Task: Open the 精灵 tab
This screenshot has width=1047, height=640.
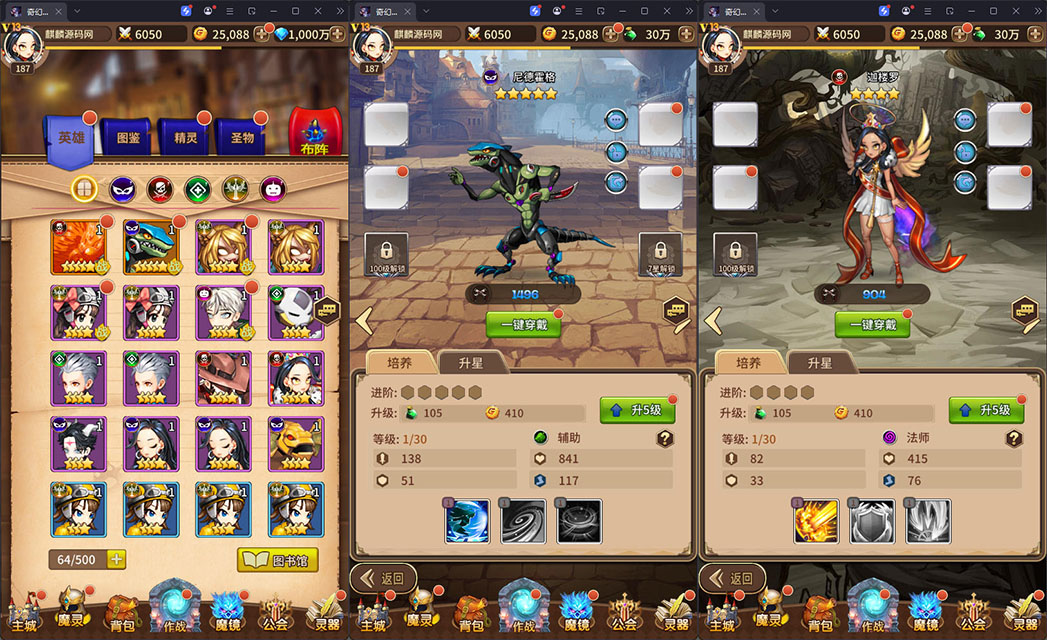Action: coord(185,138)
